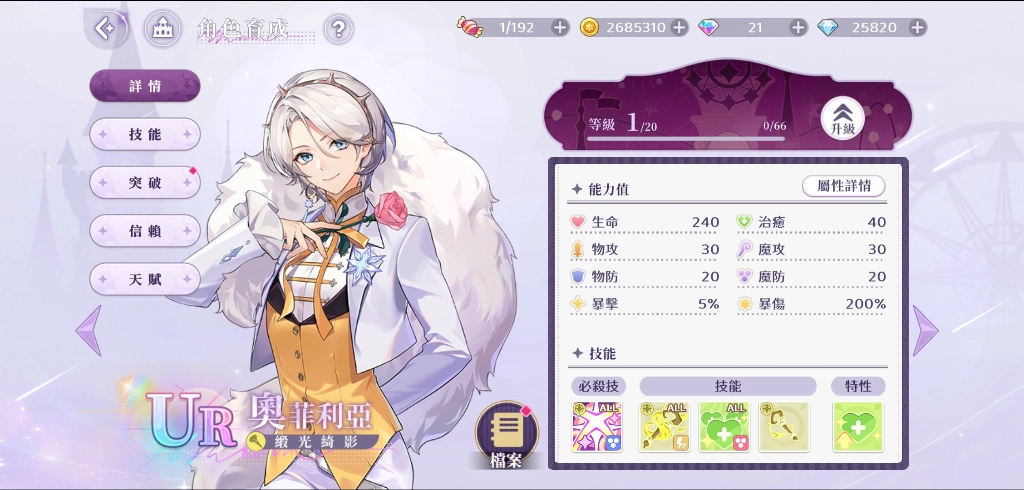Switch to the 技能 skills tab
Screen dimensions: 1024x490
coord(145,134)
